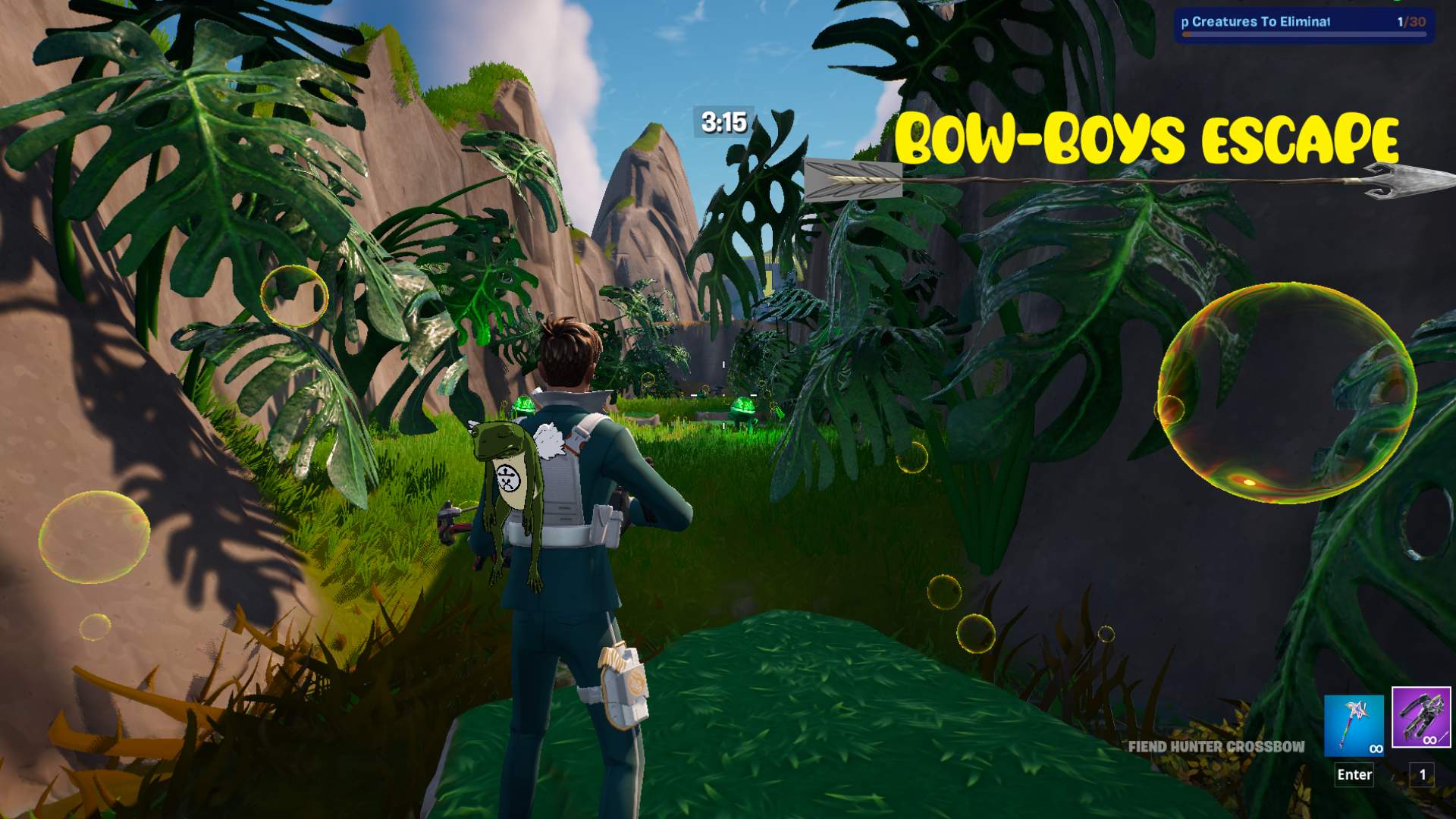This screenshot has width=1456, height=819.
Task: Click the "1" key indicator under the crossbow slot
Action: (x=1421, y=774)
